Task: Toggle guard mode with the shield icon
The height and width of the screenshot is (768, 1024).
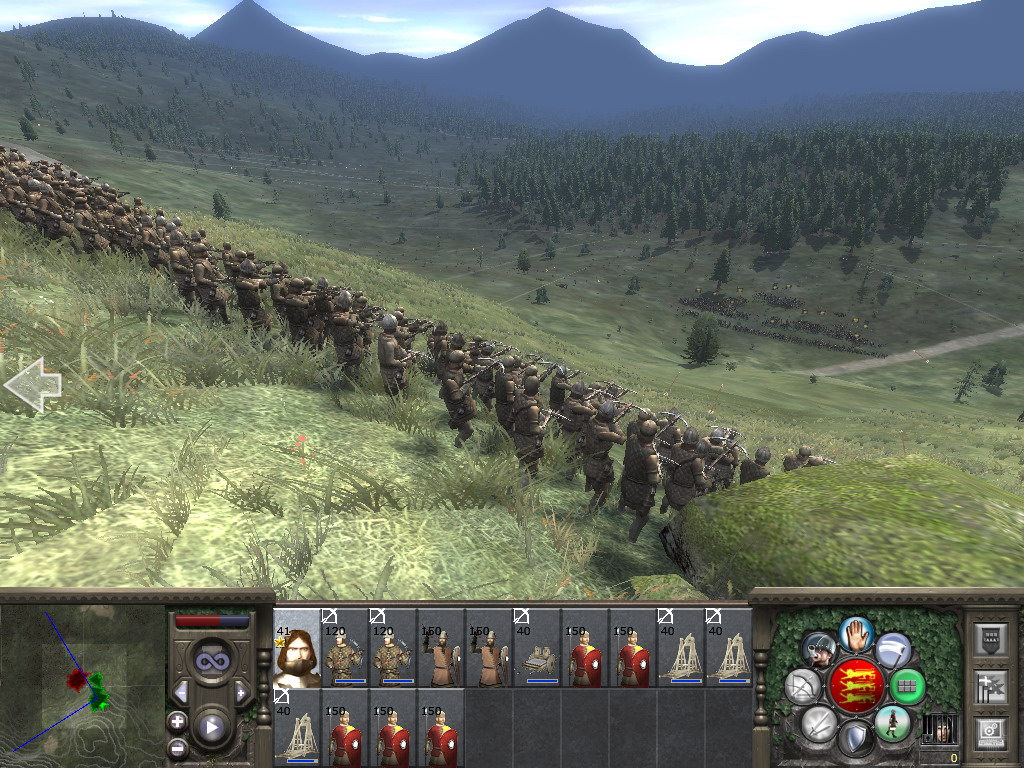Action: 856,738
